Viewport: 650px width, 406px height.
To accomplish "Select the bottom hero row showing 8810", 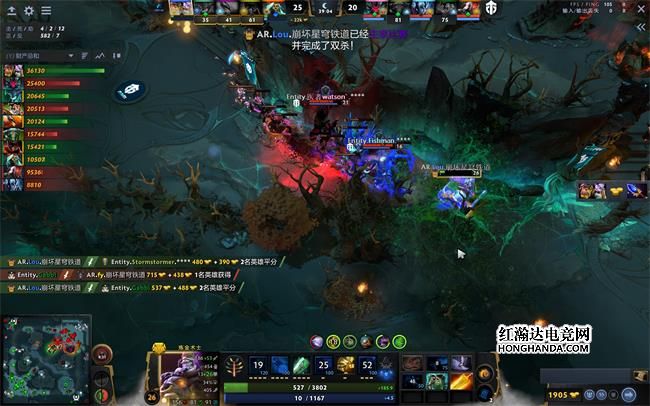I will (14, 185).
